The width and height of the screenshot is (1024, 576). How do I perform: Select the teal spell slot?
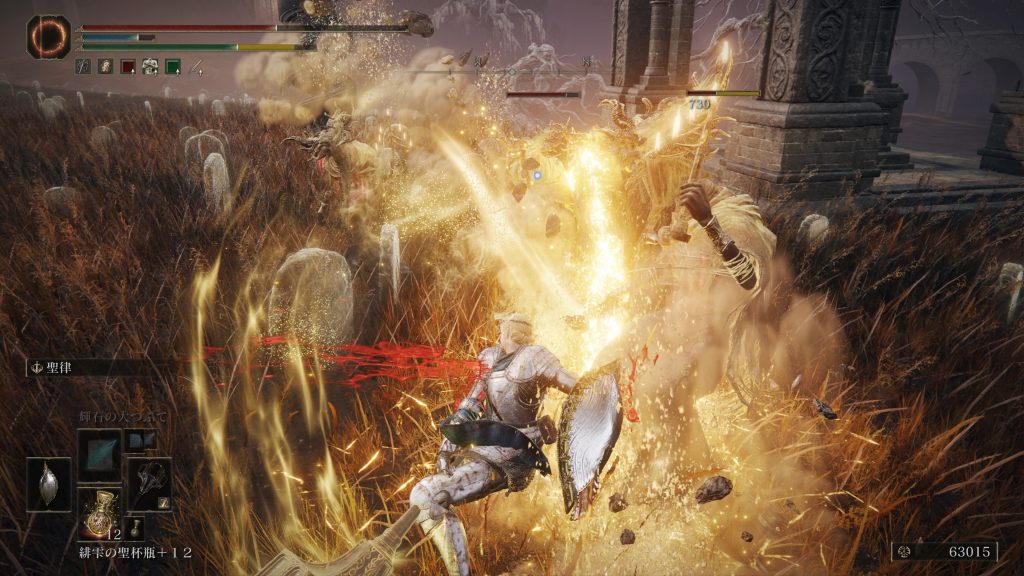pos(99,455)
